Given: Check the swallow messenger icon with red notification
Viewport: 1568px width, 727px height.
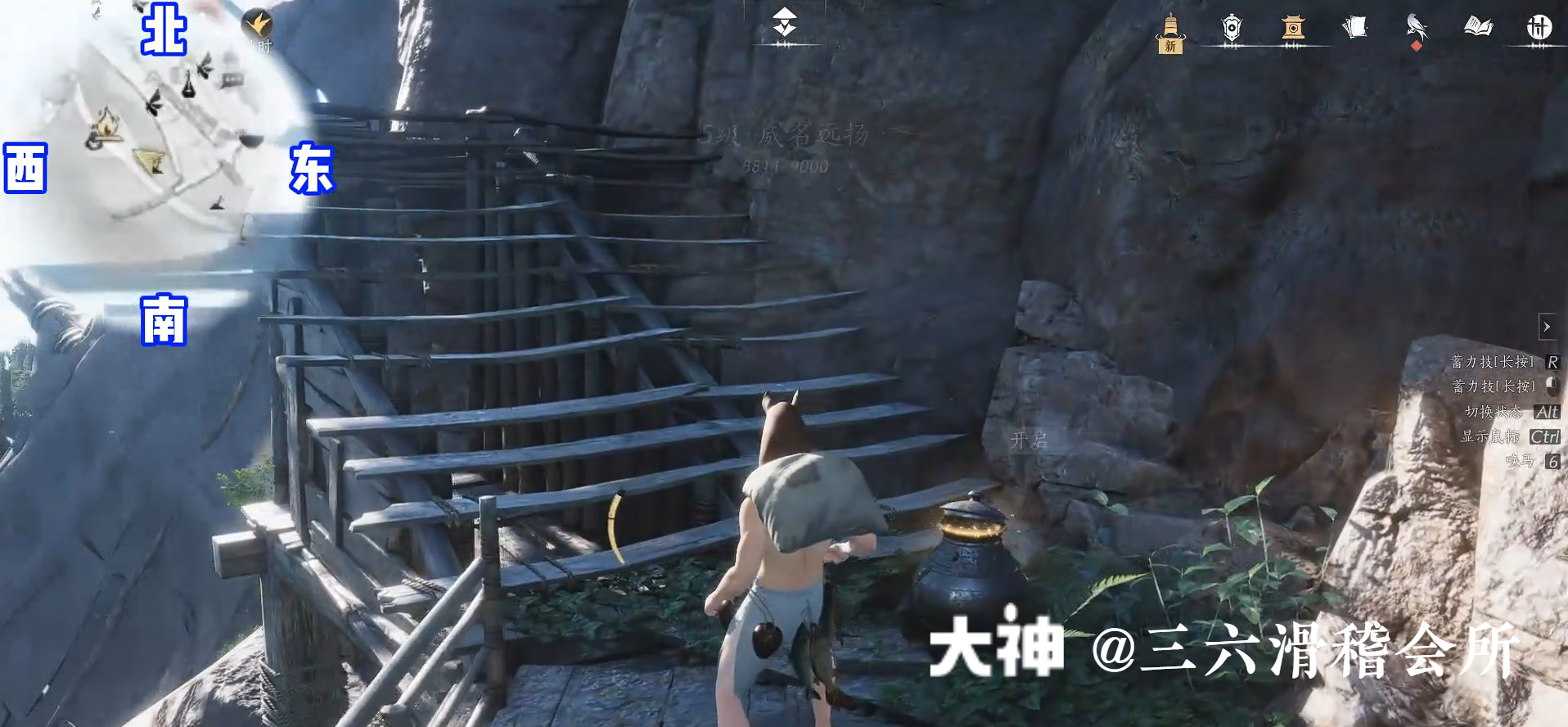Looking at the screenshot, I should 1417,28.
